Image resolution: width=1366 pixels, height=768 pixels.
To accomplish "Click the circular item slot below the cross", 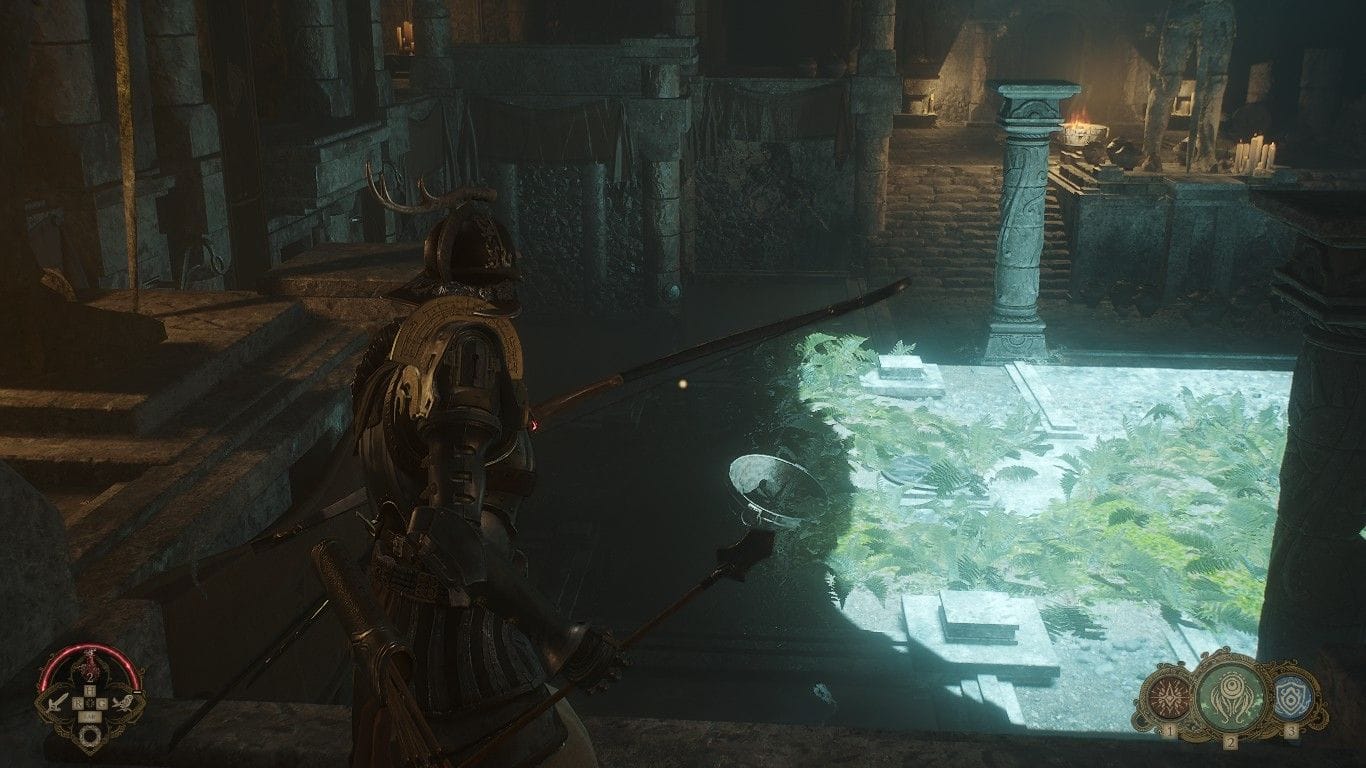I will tap(90, 735).
